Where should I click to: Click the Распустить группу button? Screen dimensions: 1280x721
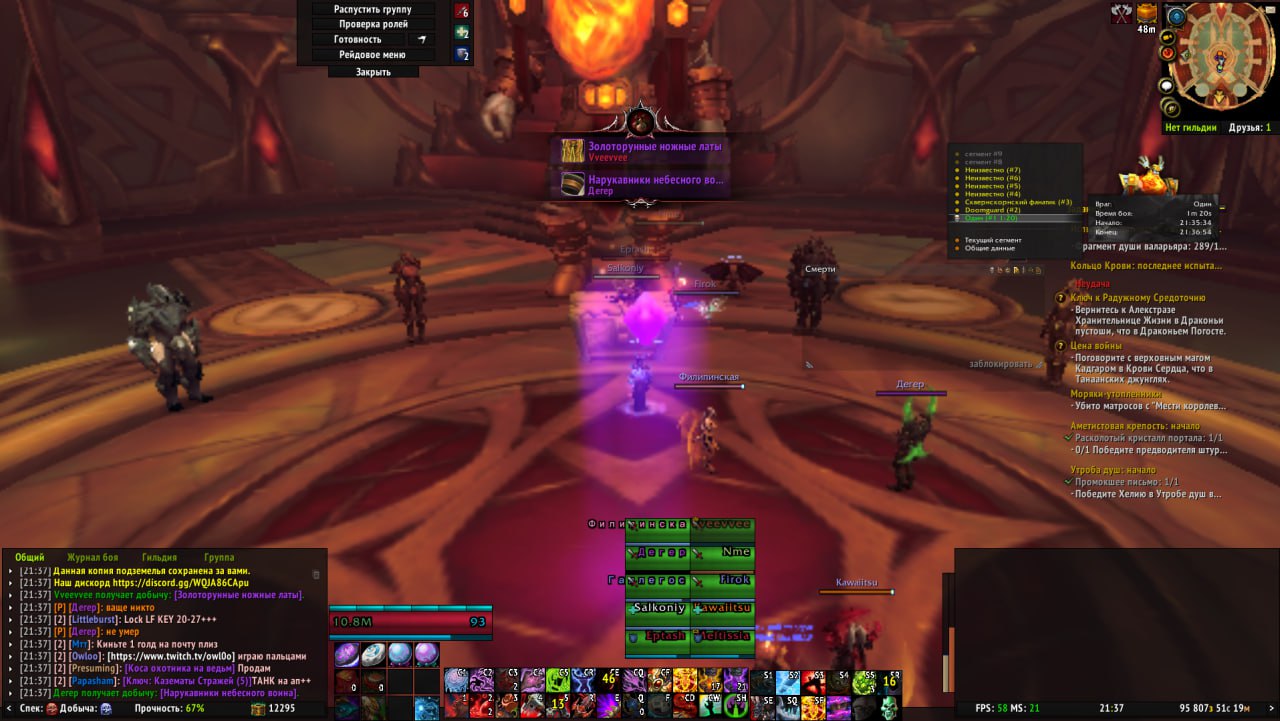pyautogui.click(x=373, y=9)
